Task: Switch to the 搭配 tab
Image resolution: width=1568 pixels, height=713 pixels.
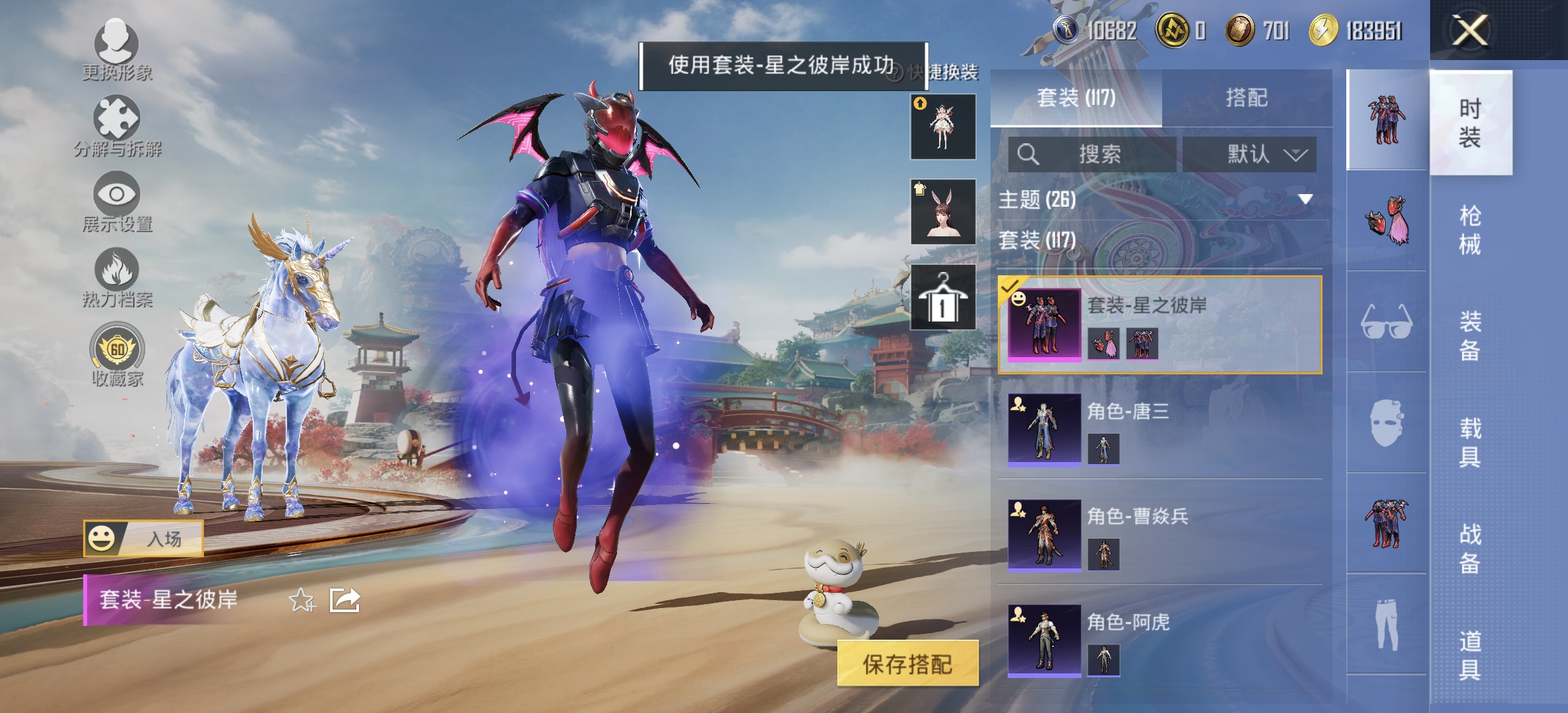Action: point(1248,98)
